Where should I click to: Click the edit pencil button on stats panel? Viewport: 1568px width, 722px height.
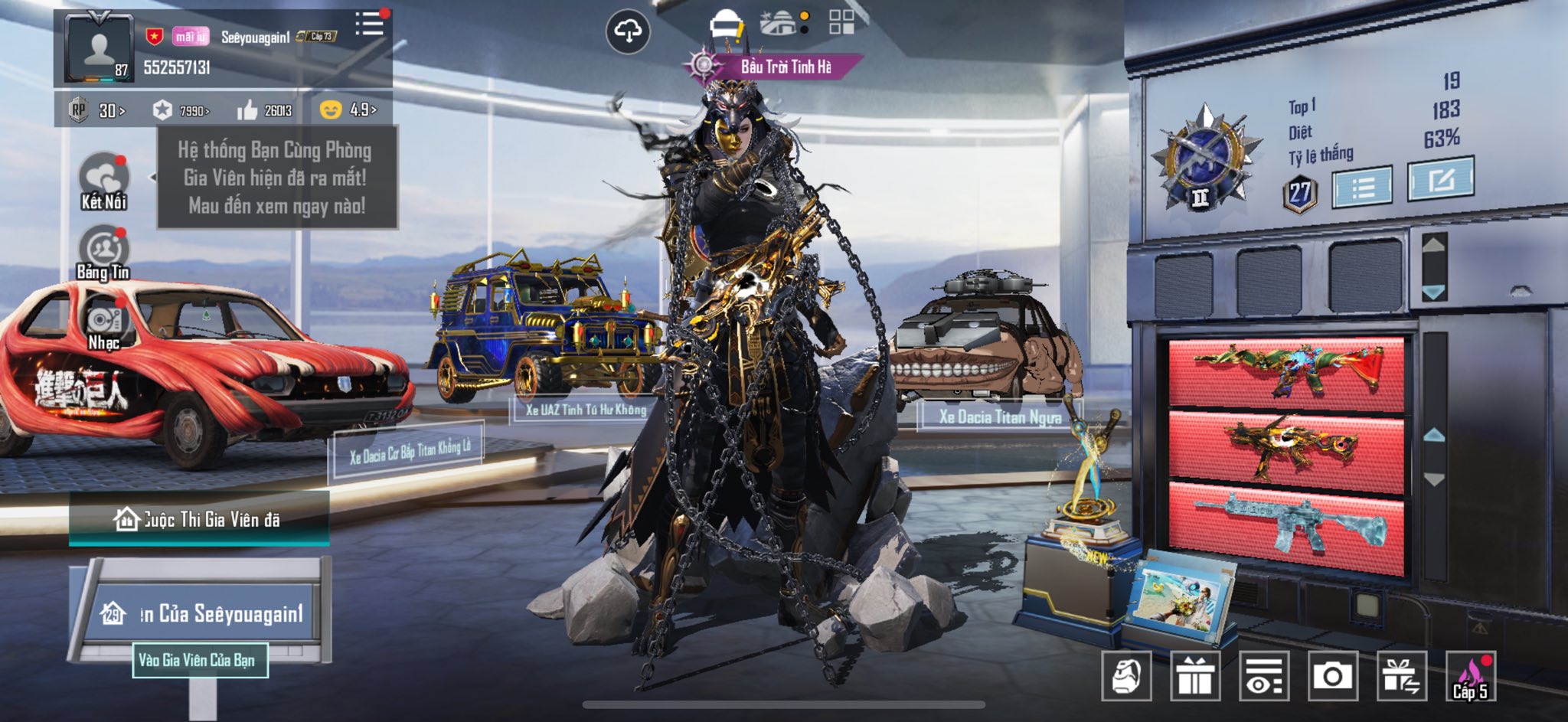tap(1440, 180)
